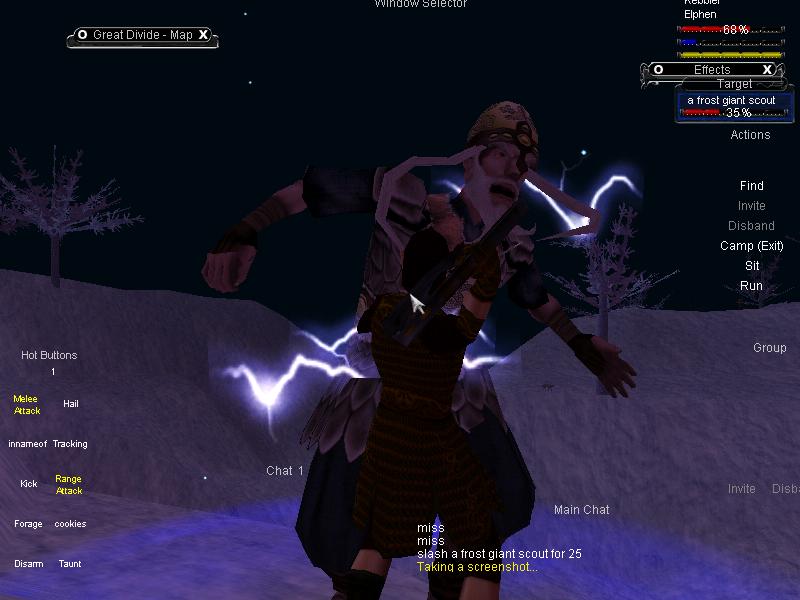
Task: Click the O button on the Effects title bar
Action: click(x=658, y=70)
